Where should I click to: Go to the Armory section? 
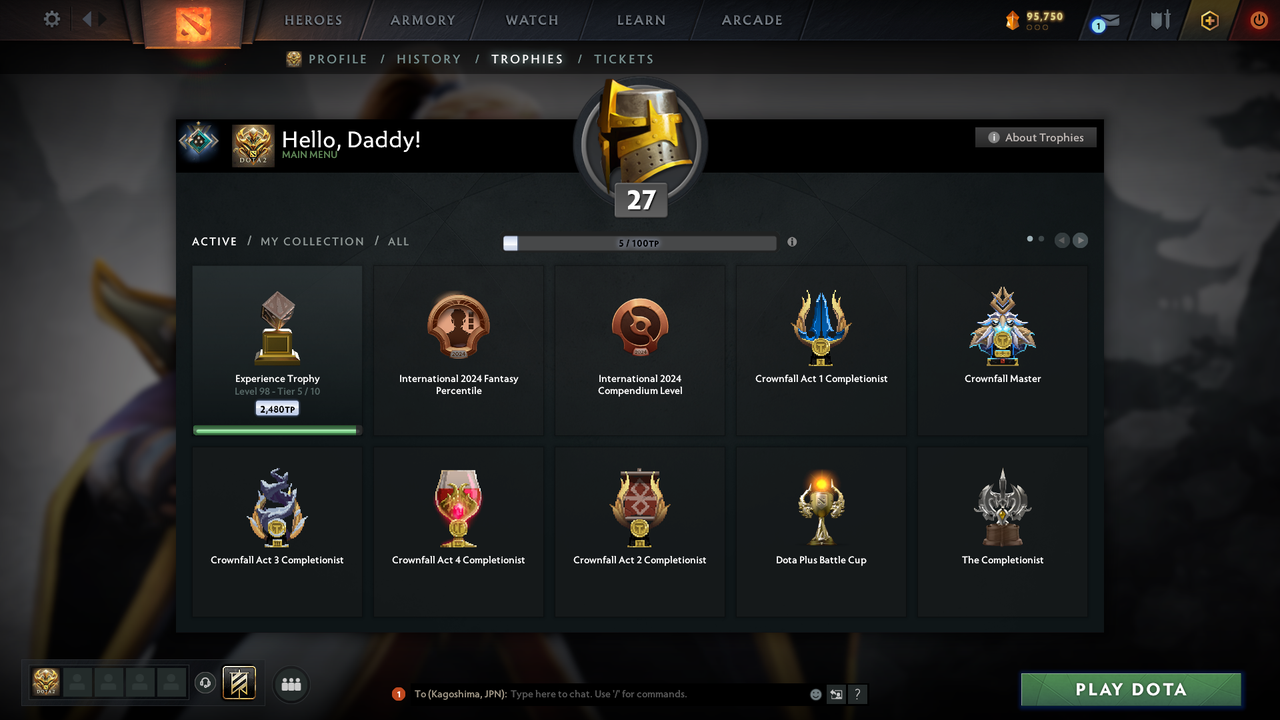(x=423, y=20)
